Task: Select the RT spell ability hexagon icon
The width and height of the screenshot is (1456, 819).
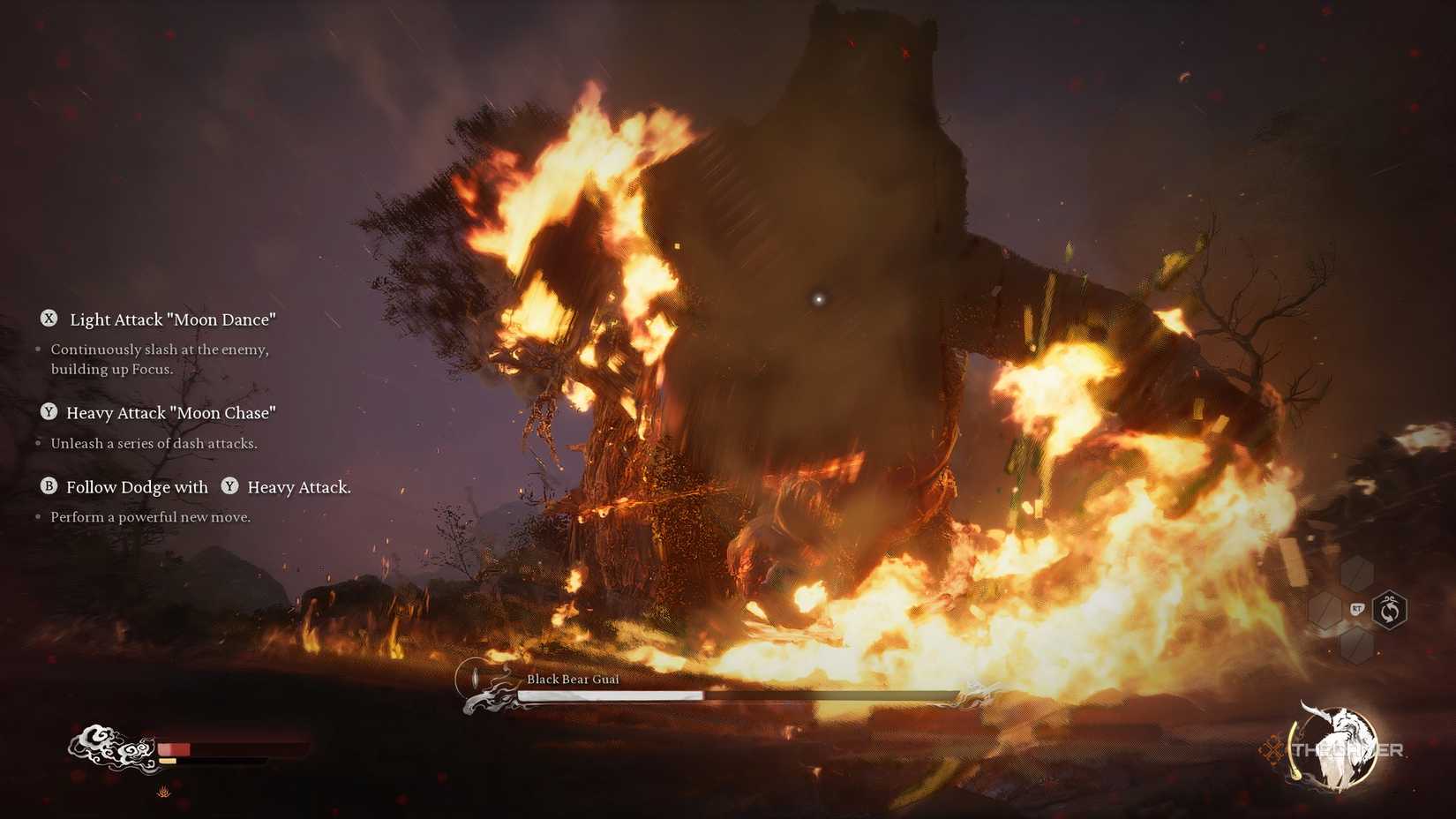Action: 1358,608
